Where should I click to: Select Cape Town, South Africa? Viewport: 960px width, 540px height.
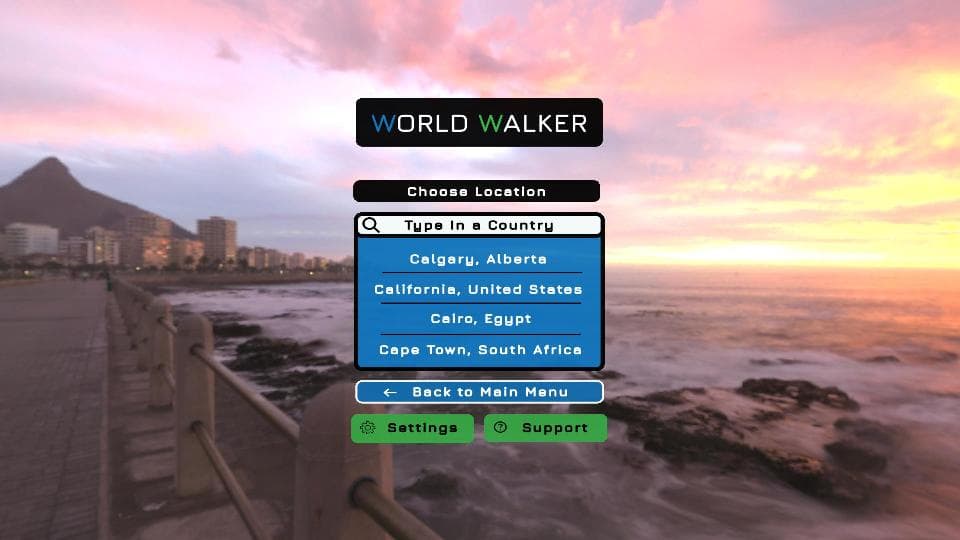coord(479,350)
